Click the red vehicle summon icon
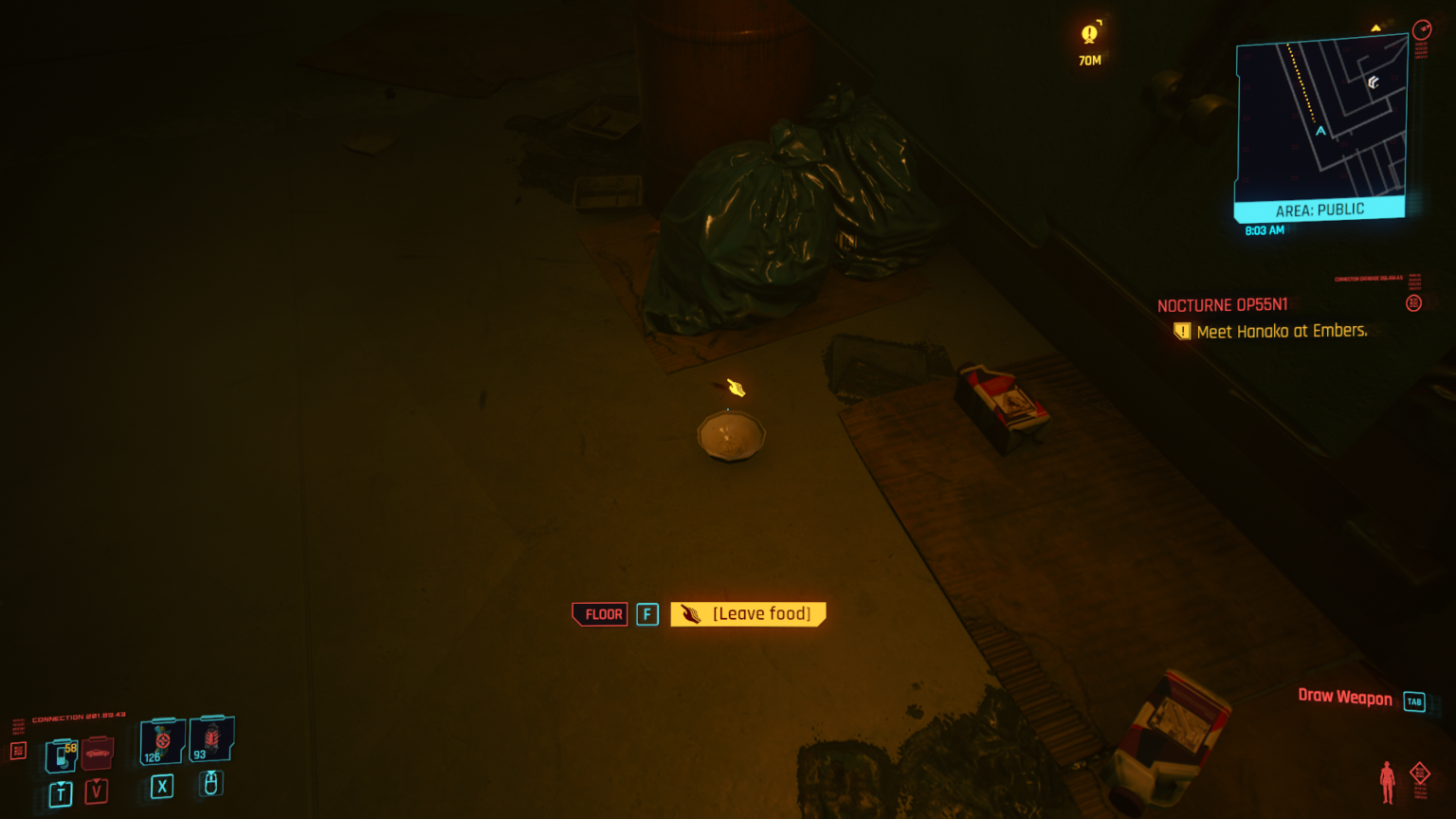Image resolution: width=1456 pixels, height=819 pixels. pyautogui.click(x=99, y=754)
